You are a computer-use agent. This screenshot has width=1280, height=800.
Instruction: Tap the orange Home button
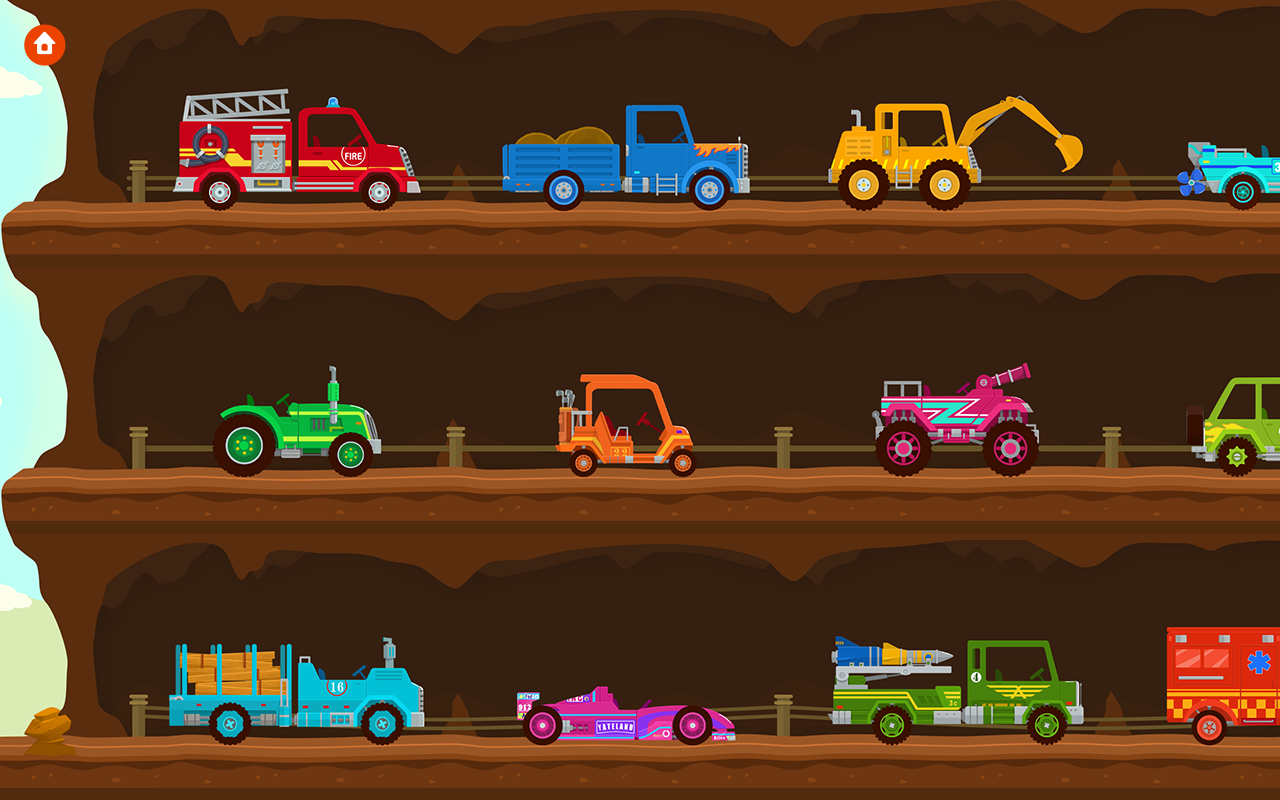(44, 44)
